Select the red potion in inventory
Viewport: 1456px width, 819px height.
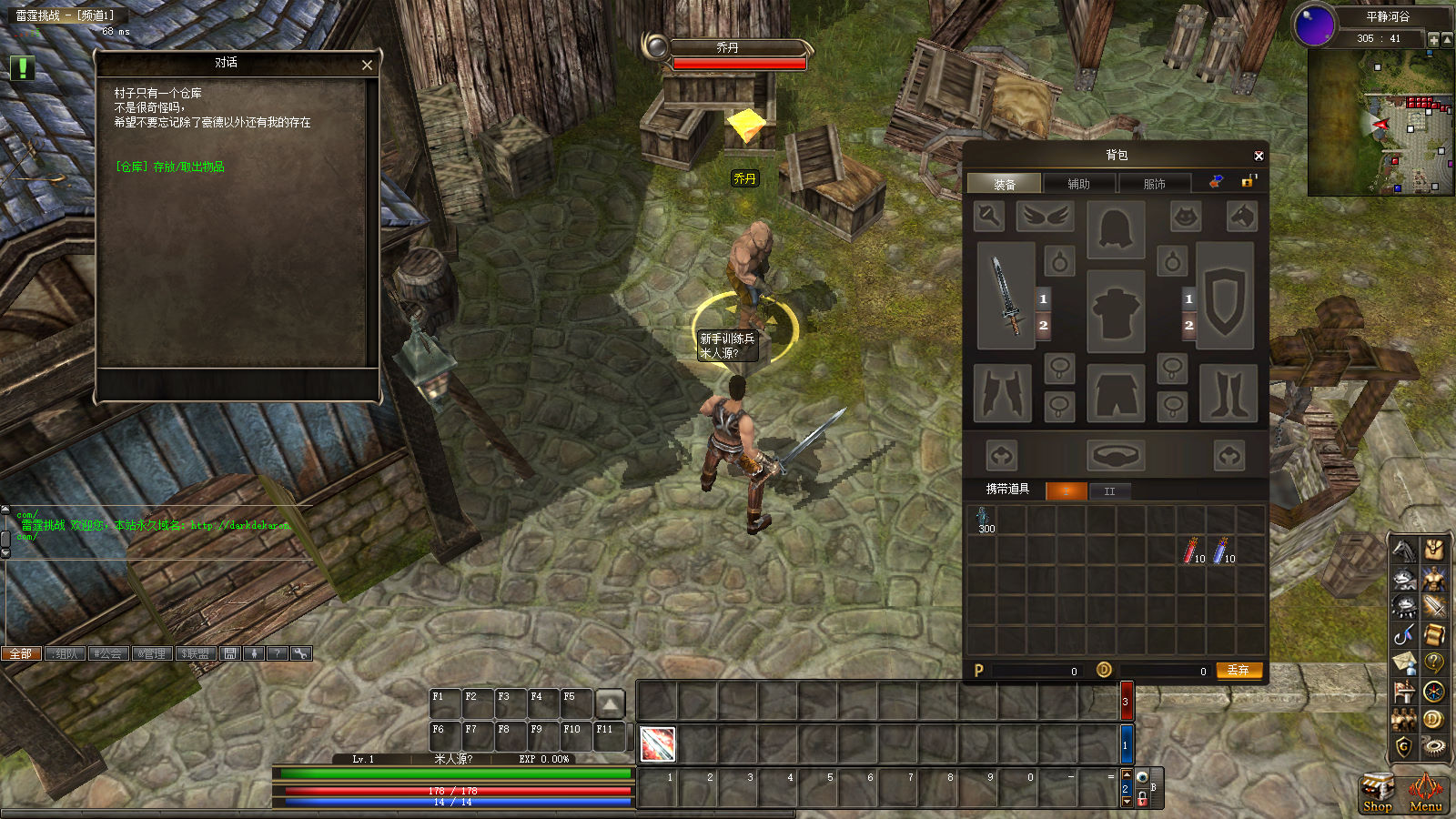point(1191,550)
